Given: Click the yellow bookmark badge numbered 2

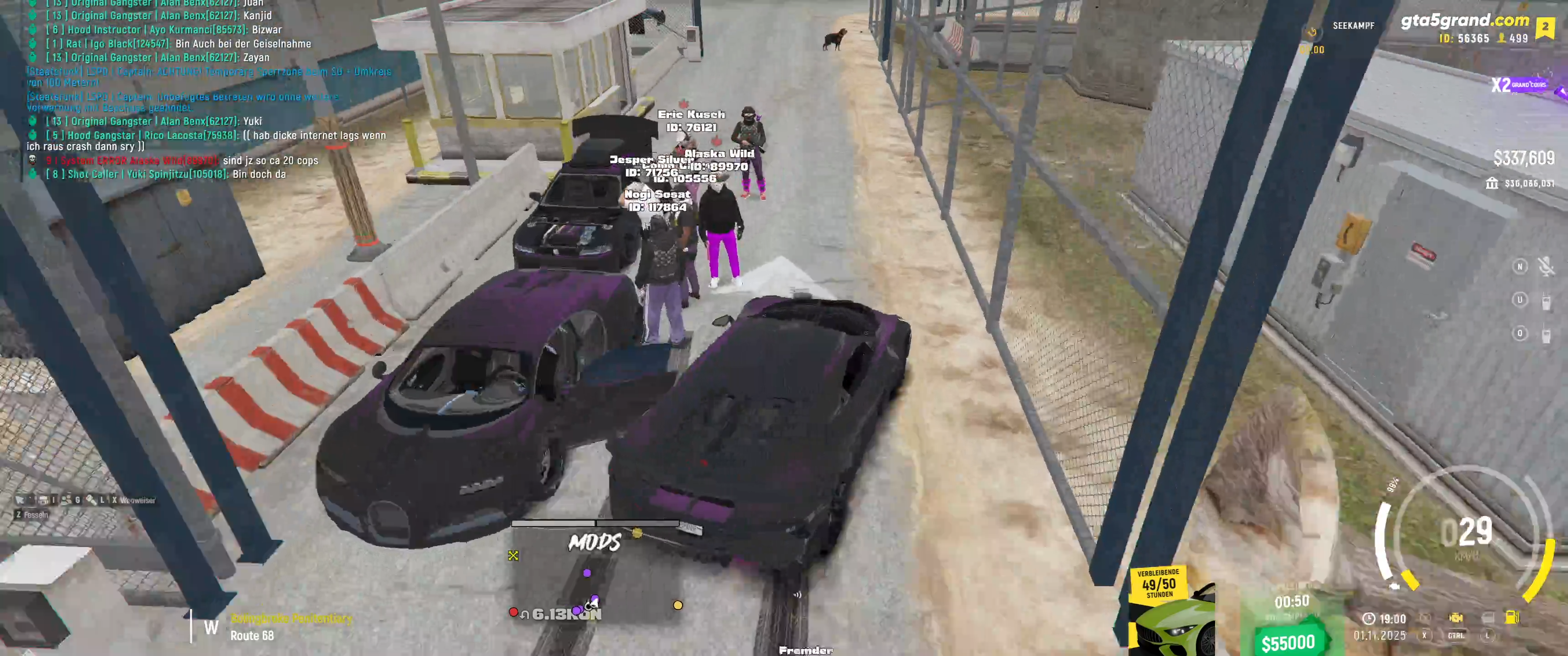Looking at the screenshot, I should 1545,27.
